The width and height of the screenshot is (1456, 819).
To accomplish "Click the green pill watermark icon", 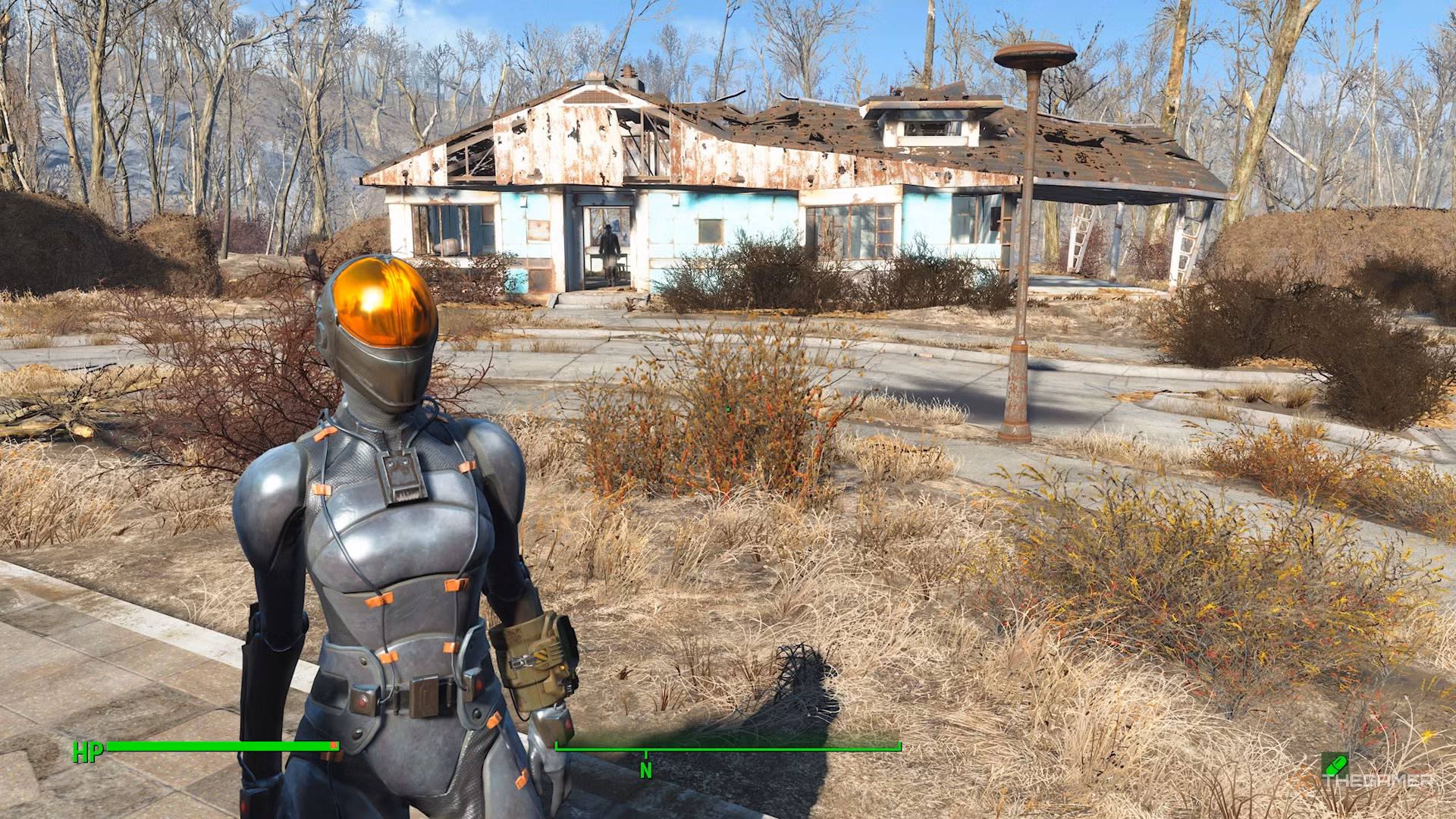I will (1335, 764).
